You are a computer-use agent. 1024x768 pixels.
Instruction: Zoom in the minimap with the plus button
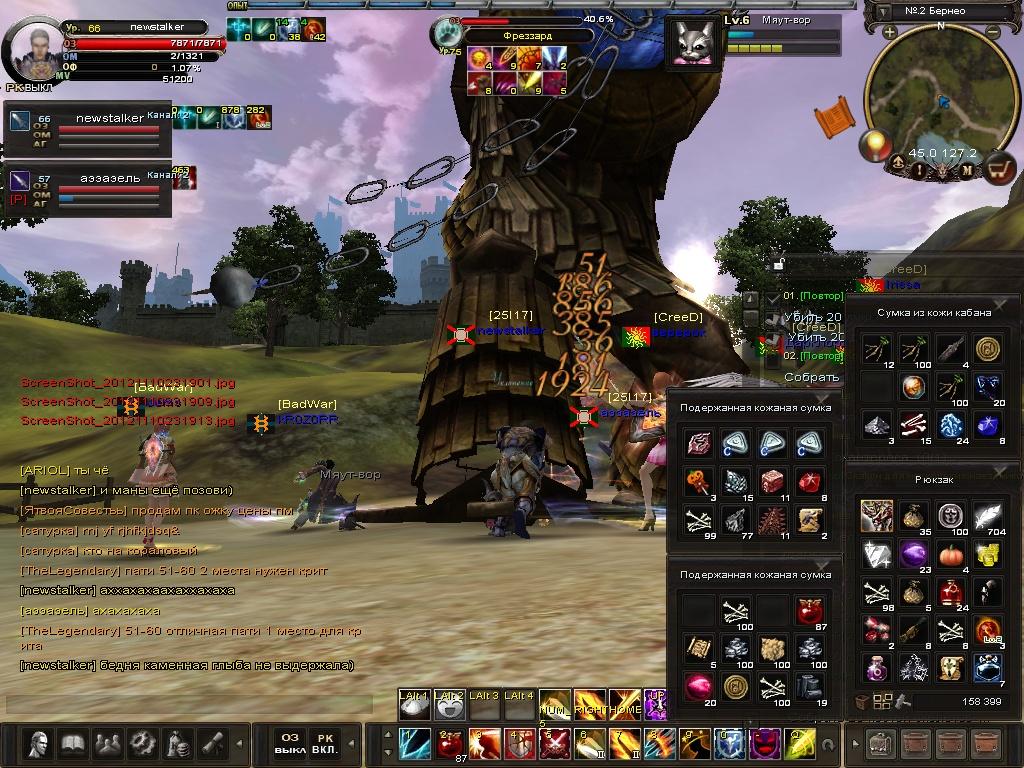pos(890,32)
